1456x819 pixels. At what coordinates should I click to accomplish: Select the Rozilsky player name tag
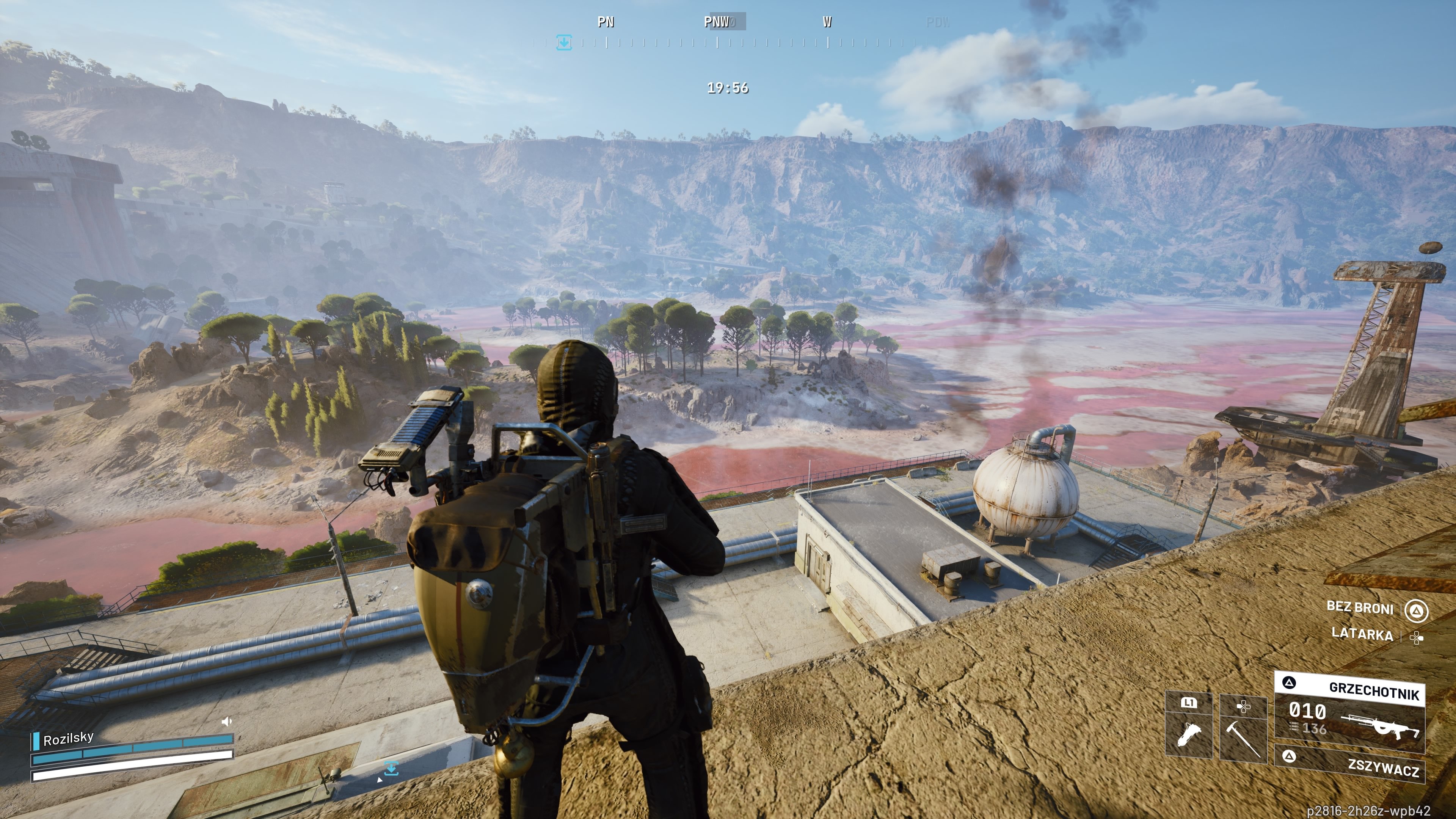pos(68,739)
